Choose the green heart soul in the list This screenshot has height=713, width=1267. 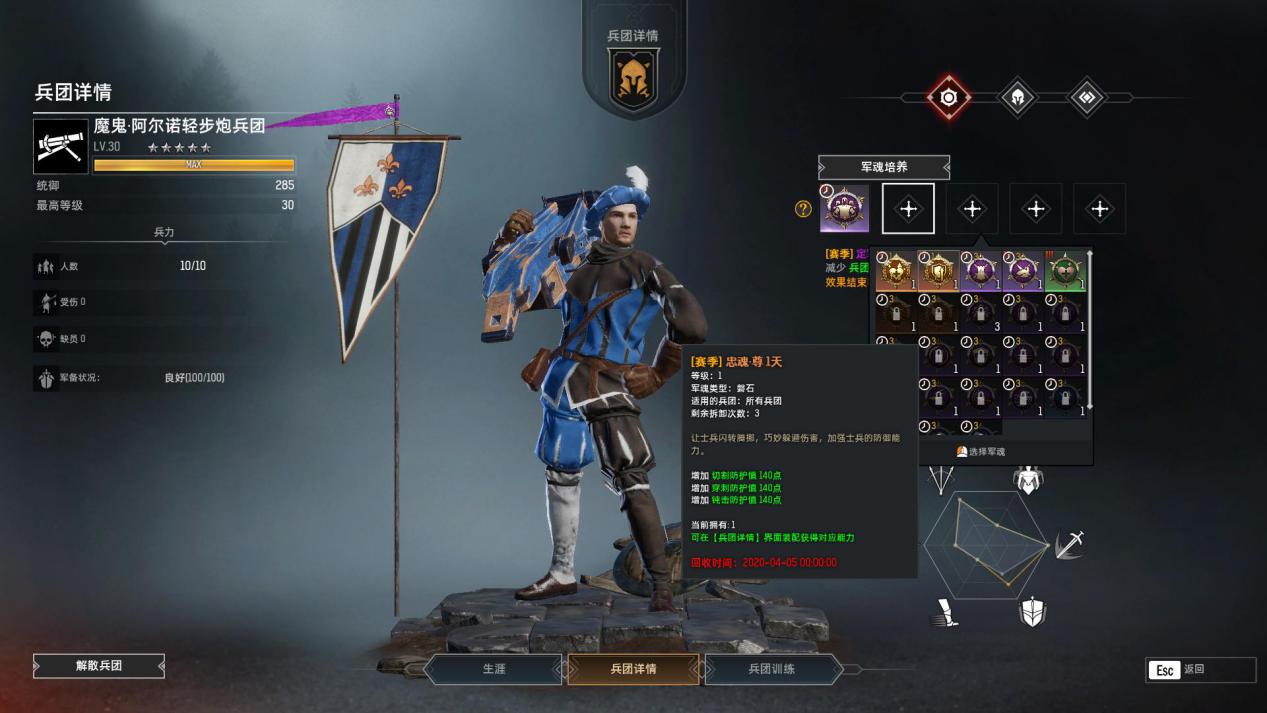tap(1064, 272)
